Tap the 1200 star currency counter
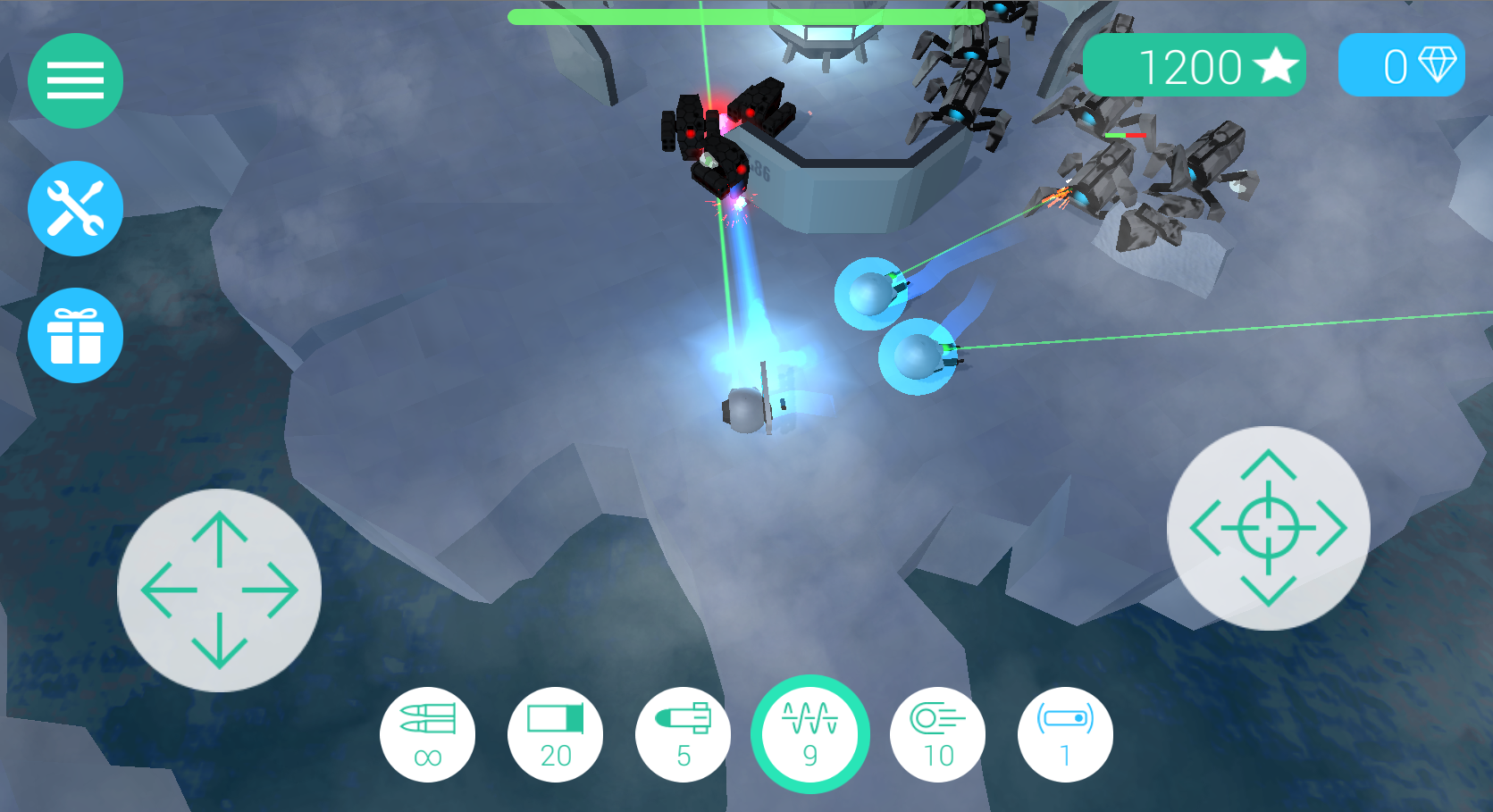 1194,65
